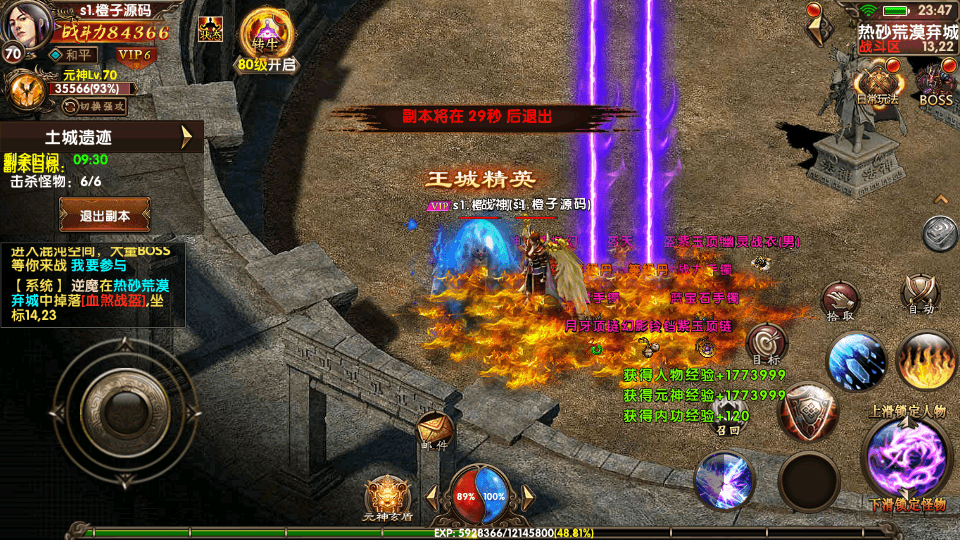Open the 日常玩法 daily activities icon

pos(877,82)
